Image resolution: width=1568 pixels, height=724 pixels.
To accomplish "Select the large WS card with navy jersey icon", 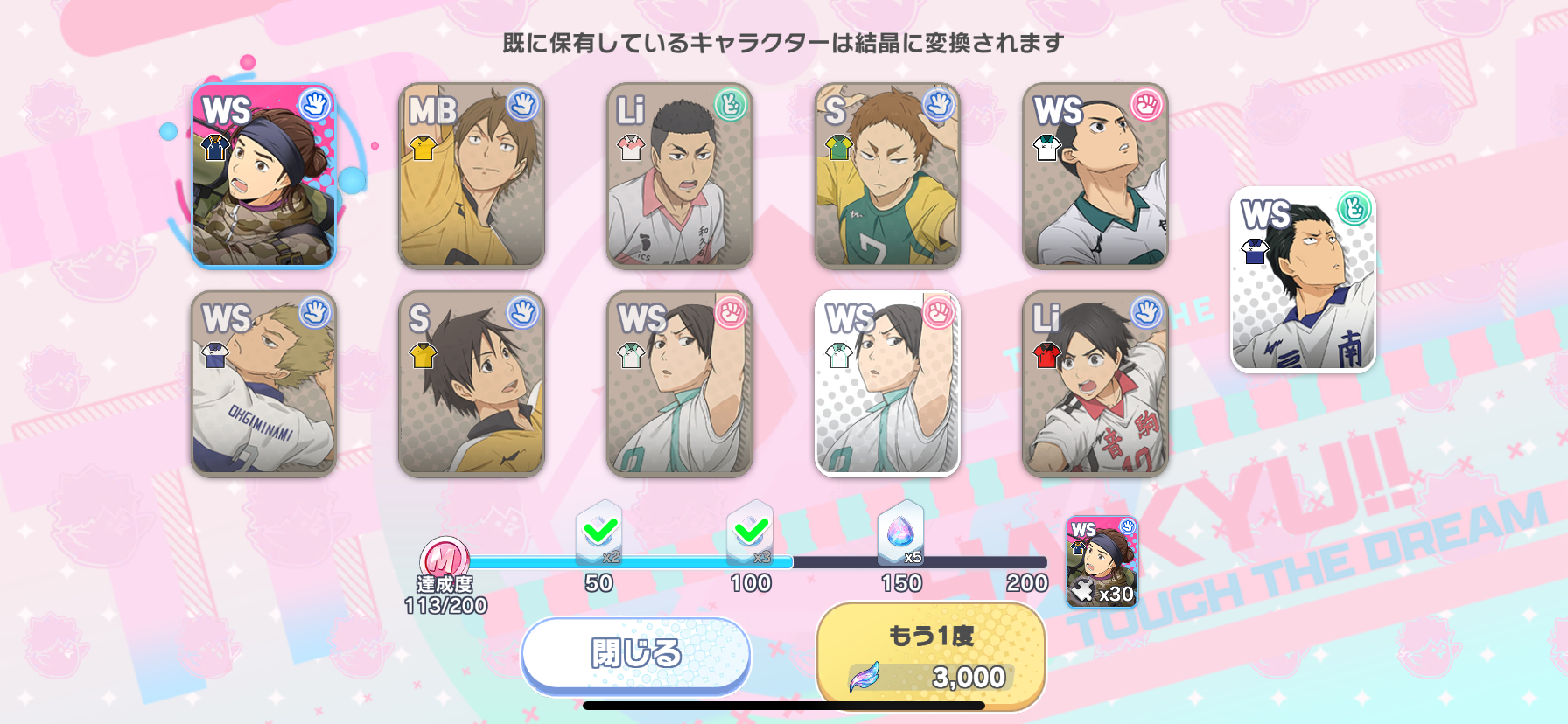I will (x=1303, y=280).
